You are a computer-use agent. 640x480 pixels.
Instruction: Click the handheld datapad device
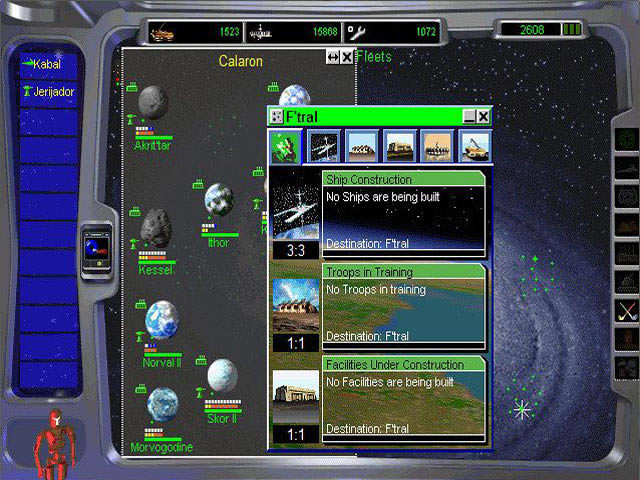[x=97, y=244]
